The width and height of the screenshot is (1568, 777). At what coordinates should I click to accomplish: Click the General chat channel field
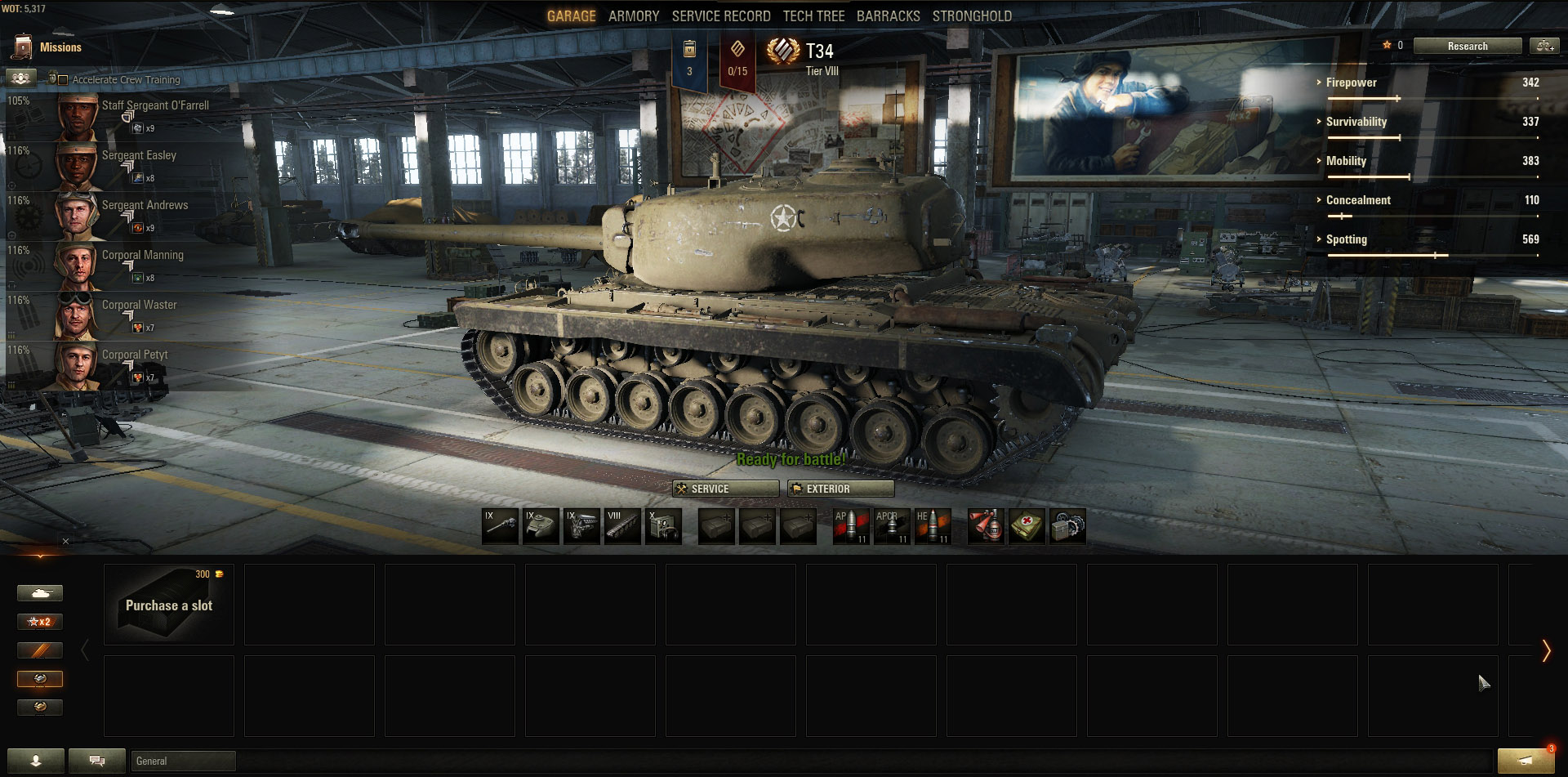click(x=183, y=761)
